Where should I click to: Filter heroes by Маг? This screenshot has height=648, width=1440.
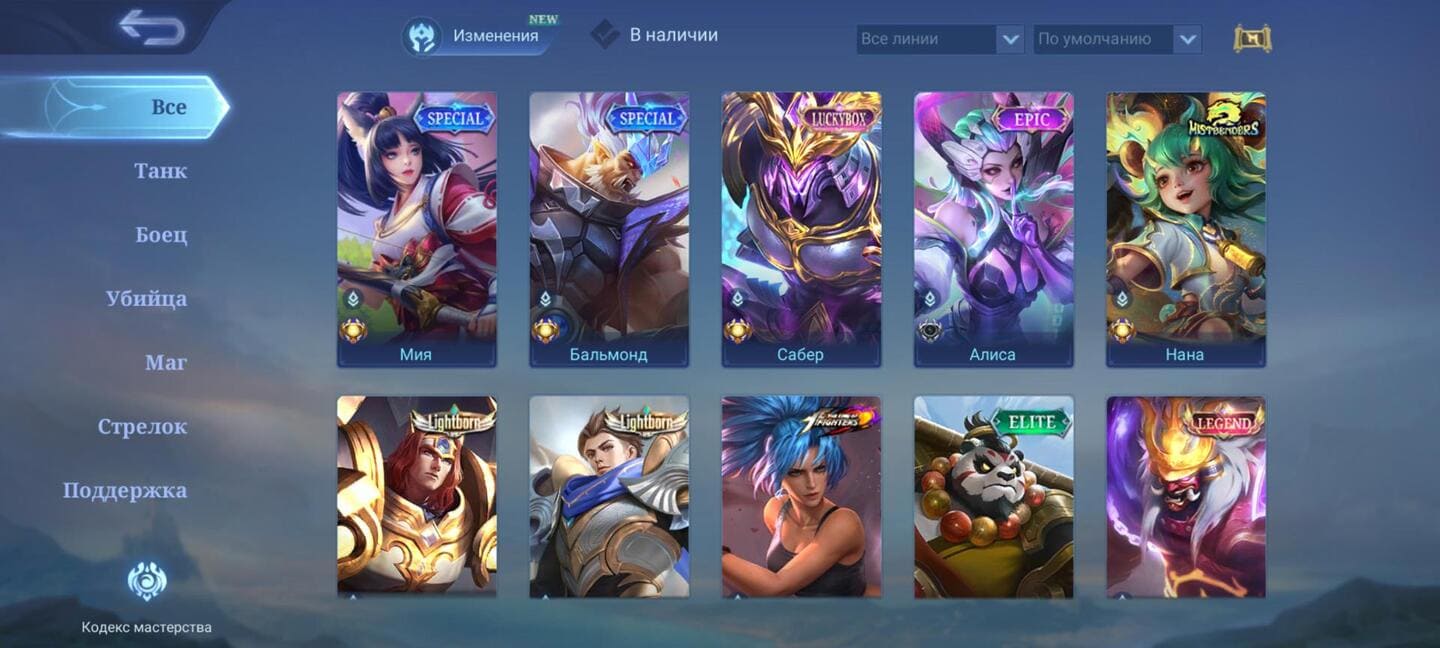[165, 363]
